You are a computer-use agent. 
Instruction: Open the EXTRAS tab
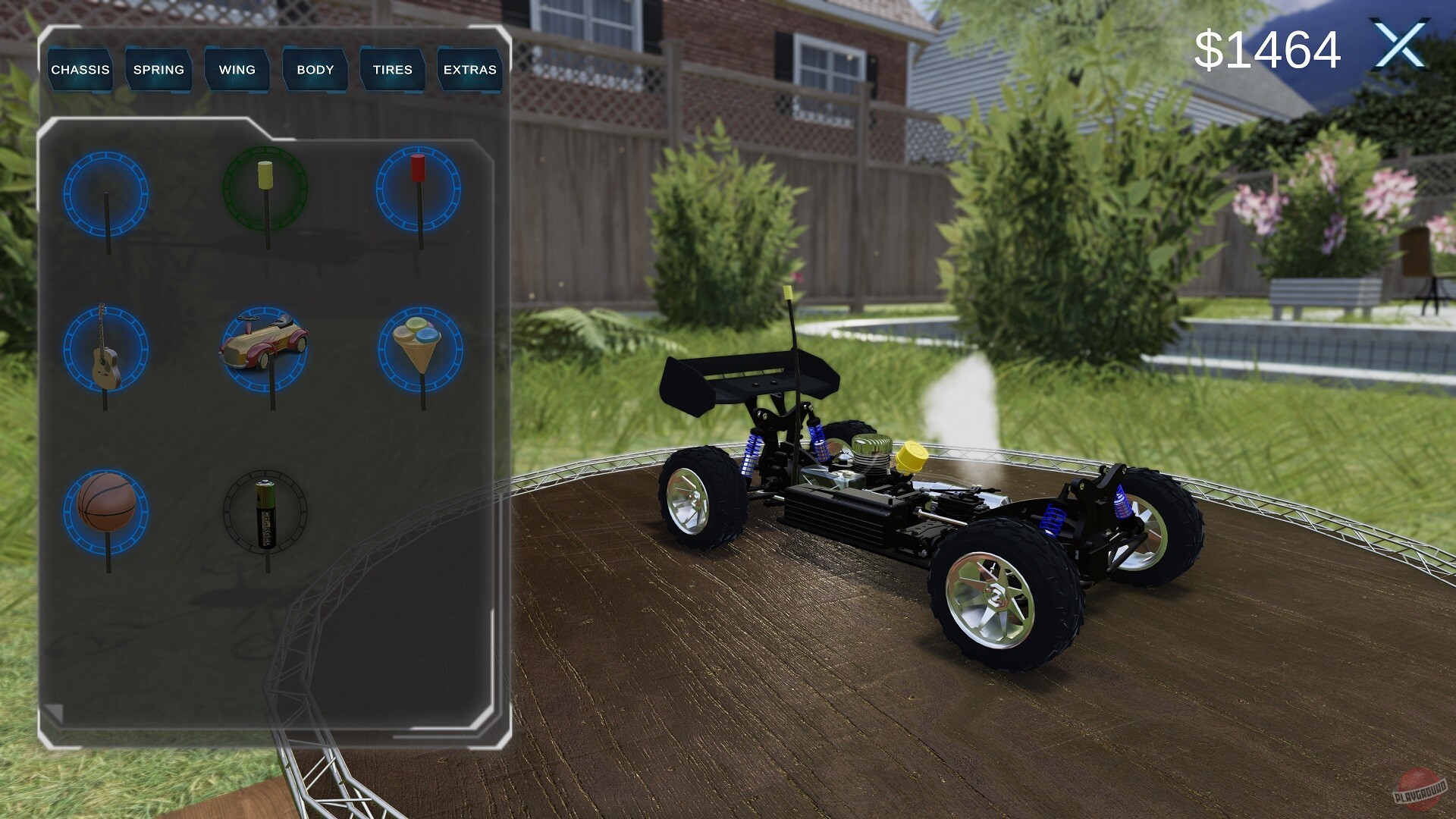click(470, 70)
